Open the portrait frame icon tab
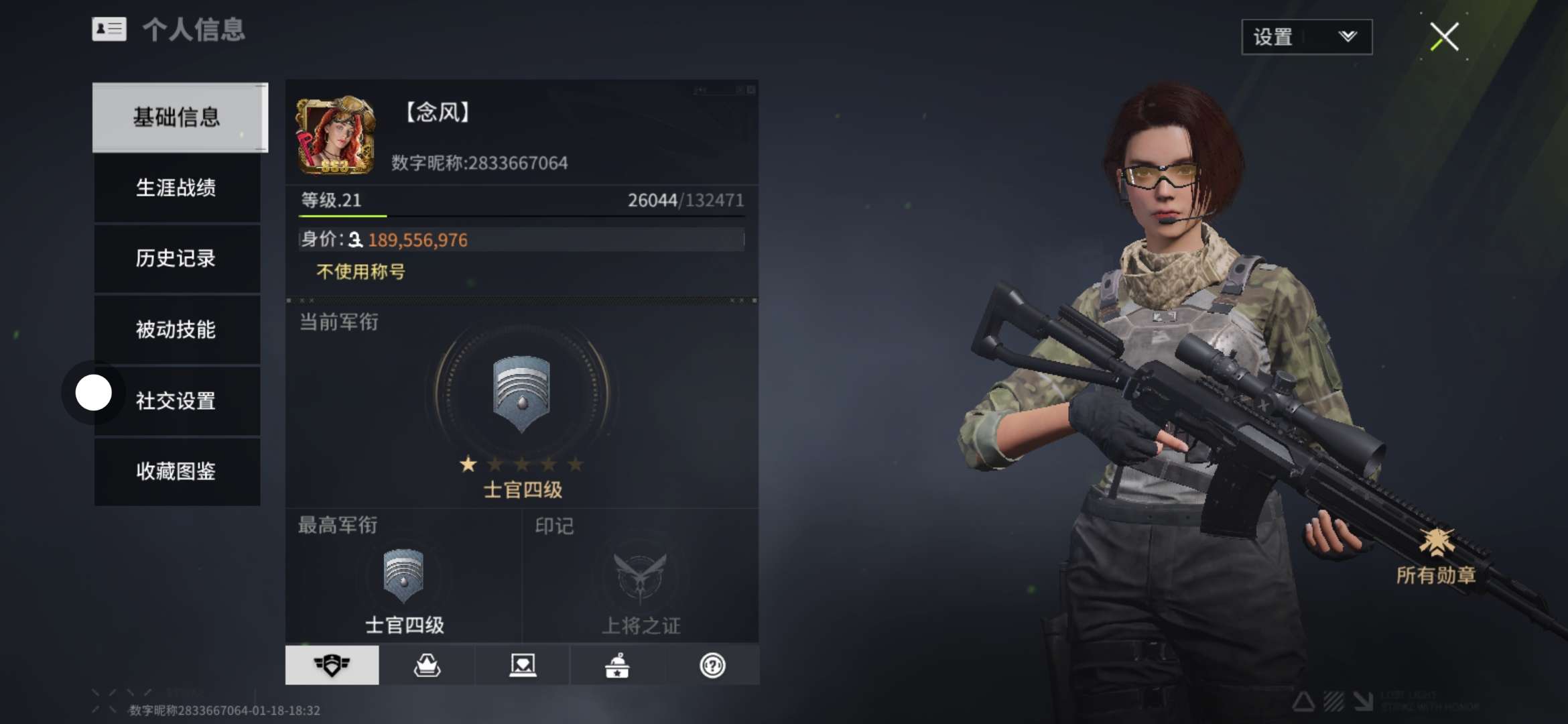1568x724 pixels. 523,665
